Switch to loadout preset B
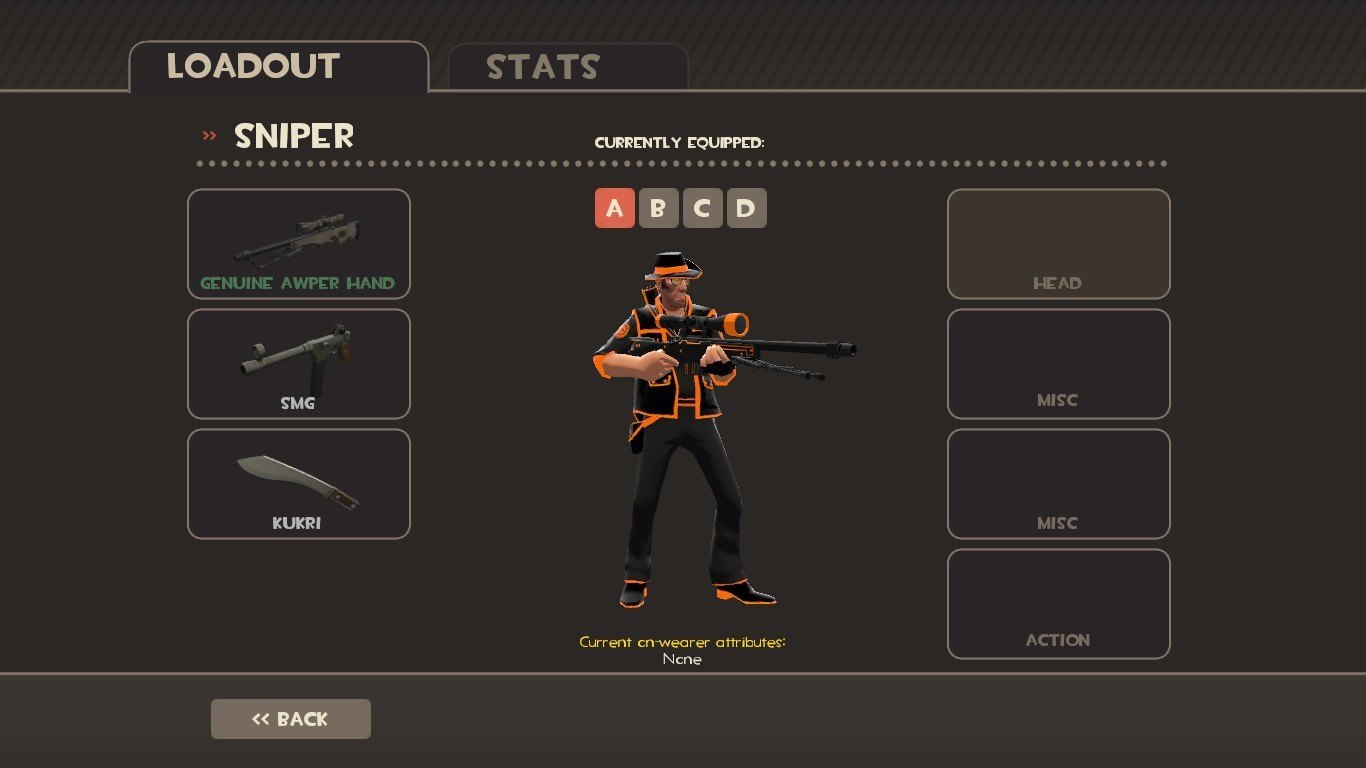 coord(658,209)
